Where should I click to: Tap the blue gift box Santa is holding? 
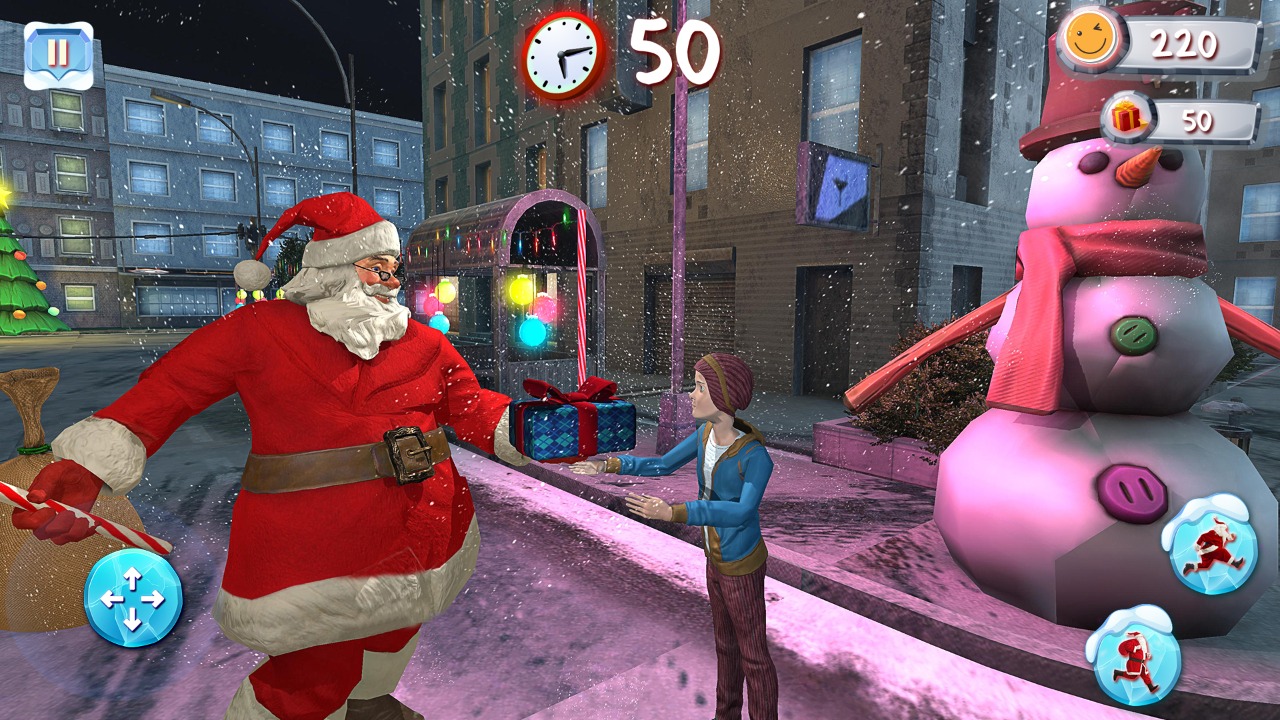pos(572,424)
